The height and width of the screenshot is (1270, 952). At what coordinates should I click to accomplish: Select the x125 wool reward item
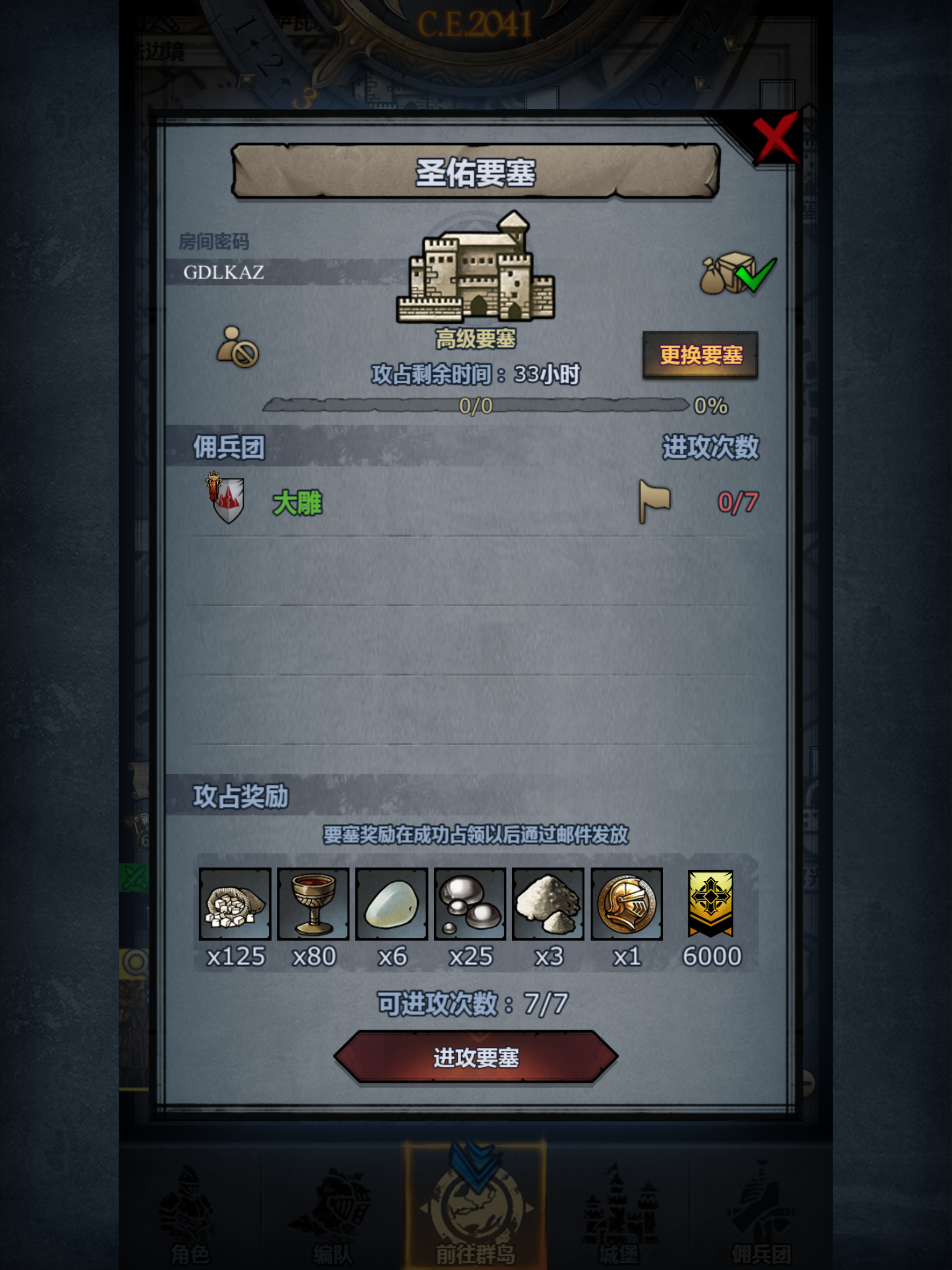pos(236,903)
